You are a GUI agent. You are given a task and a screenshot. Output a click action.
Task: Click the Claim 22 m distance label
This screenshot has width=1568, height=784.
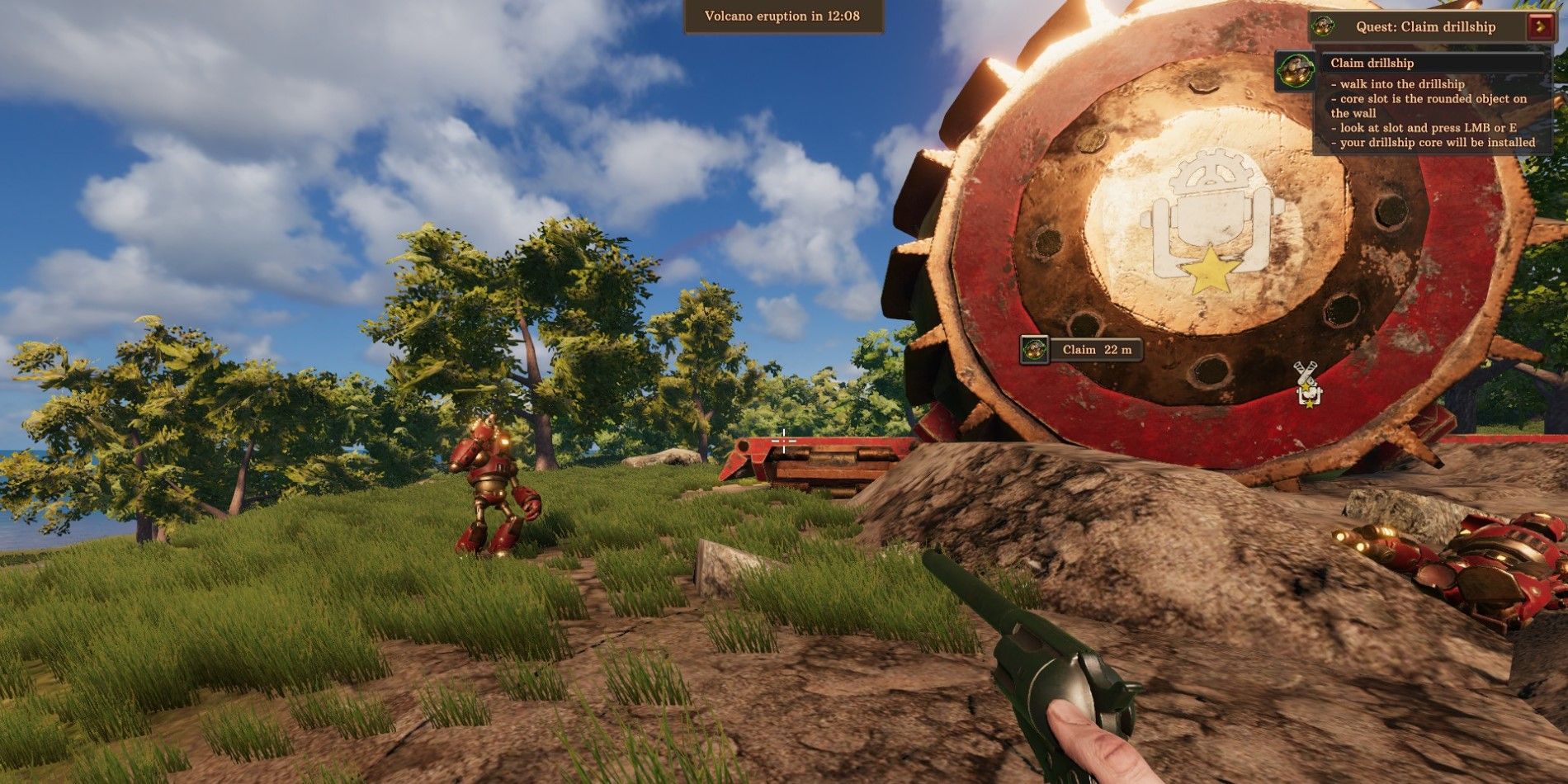[x=1097, y=349]
